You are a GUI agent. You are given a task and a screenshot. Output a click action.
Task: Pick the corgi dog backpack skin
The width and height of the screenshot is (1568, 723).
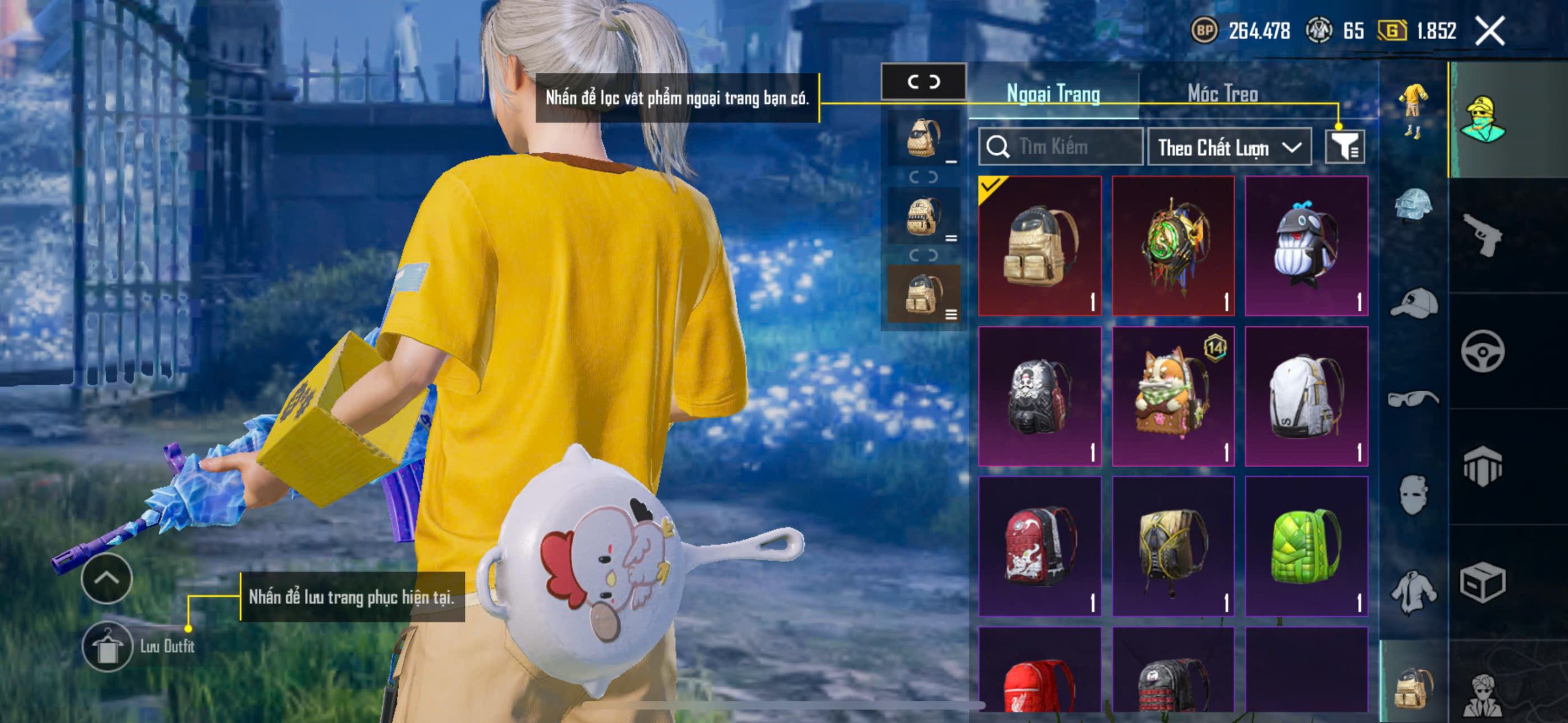click(1173, 396)
